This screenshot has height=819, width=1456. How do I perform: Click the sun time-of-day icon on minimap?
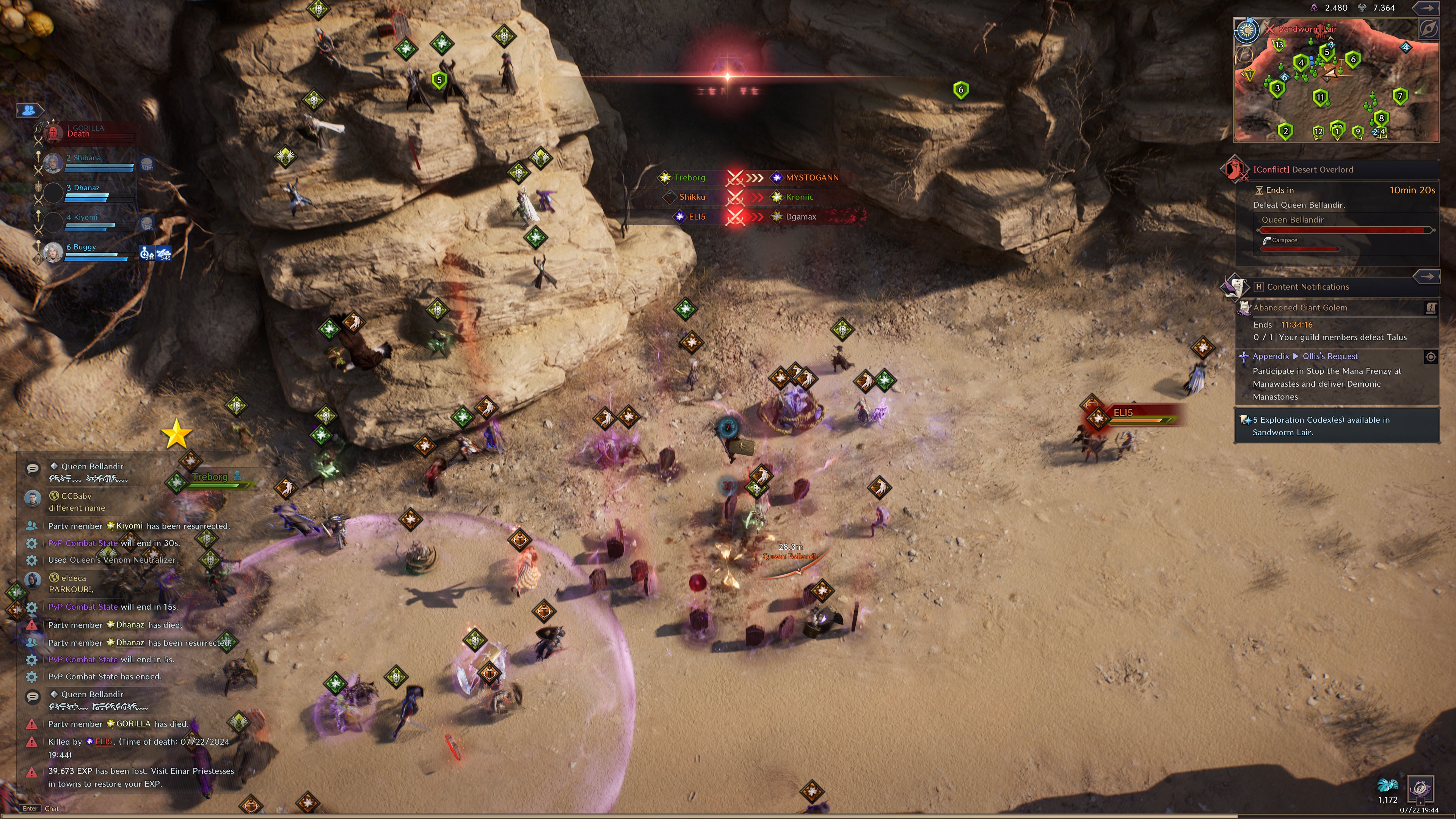point(1246,30)
